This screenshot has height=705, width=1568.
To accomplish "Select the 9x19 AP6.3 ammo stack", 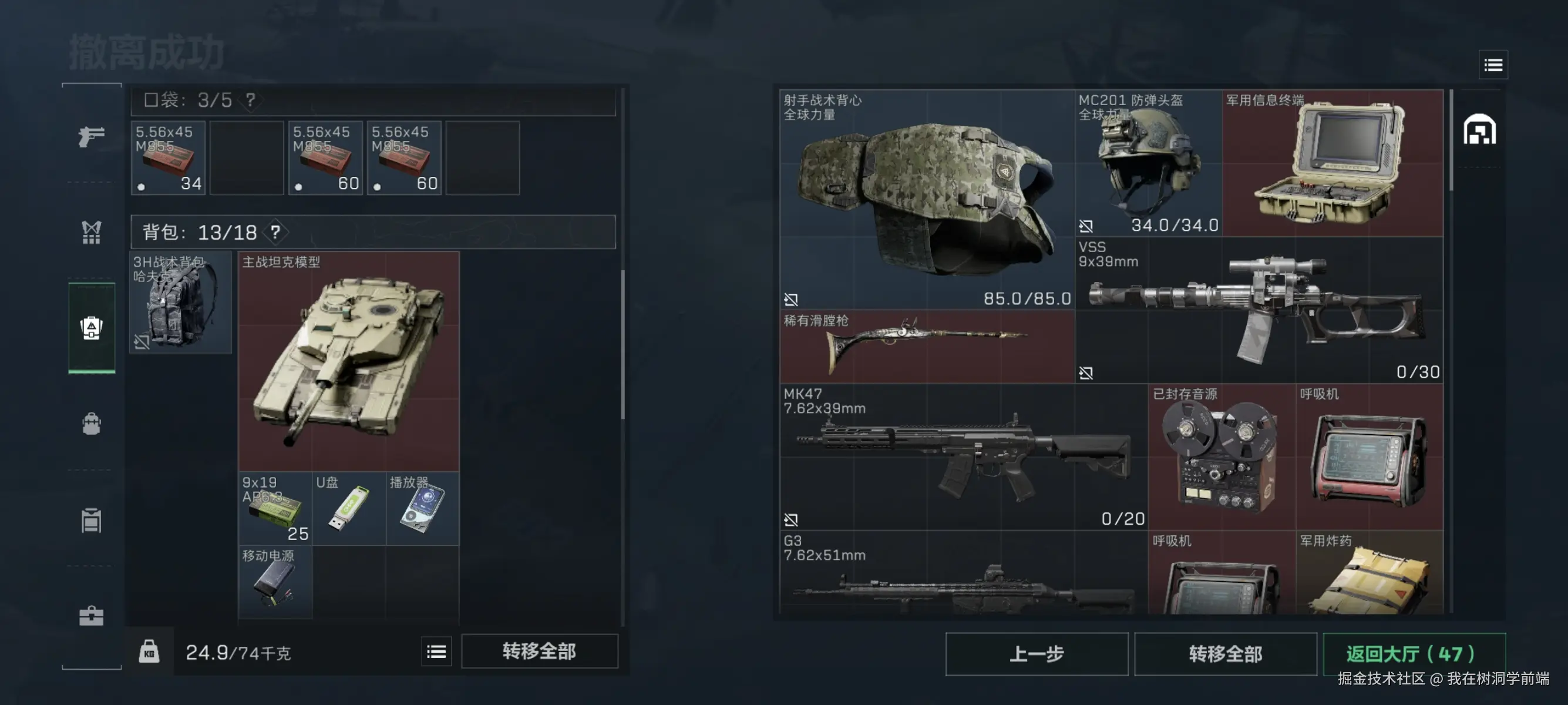I will click(275, 508).
